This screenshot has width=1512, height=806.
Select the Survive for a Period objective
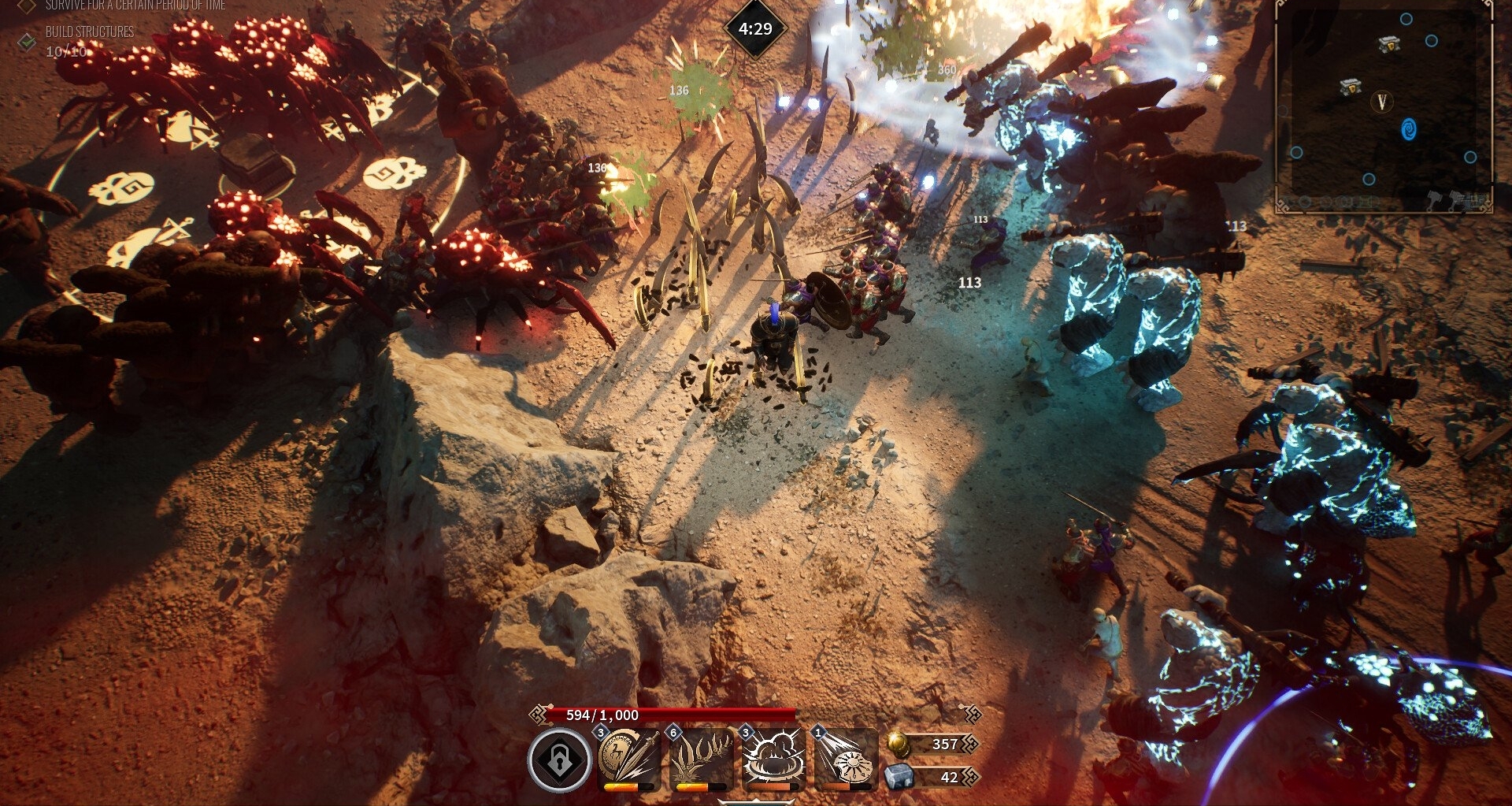pyautogui.click(x=135, y=6)
